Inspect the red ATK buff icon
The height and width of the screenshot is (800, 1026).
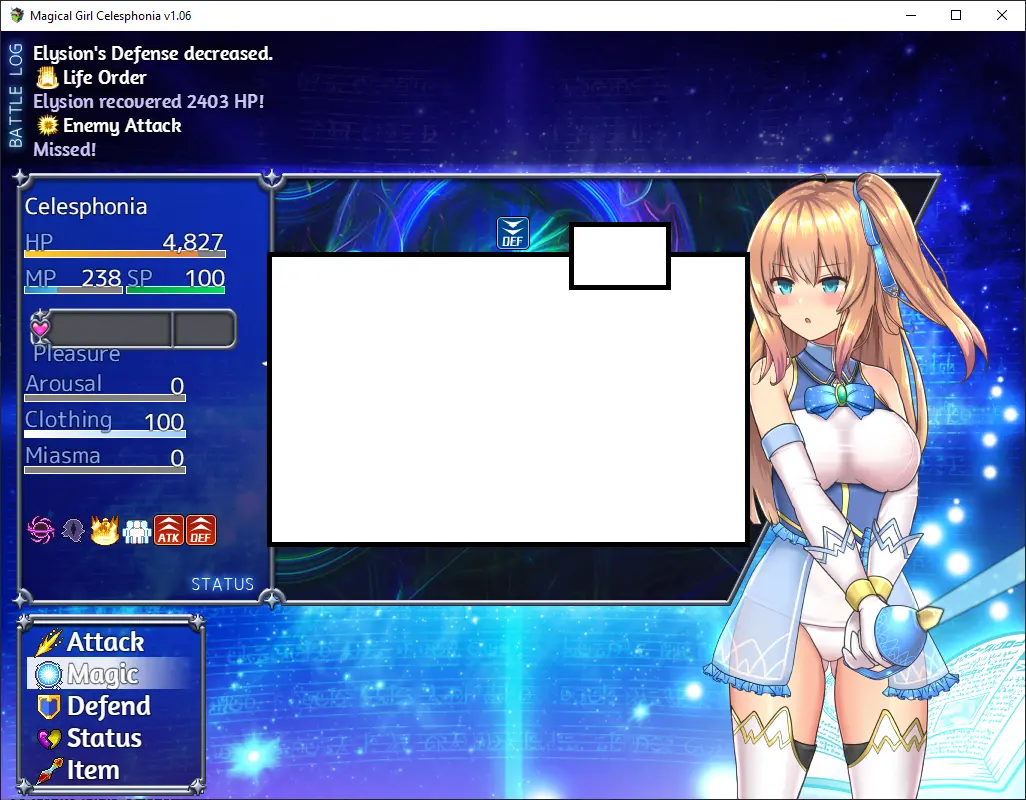pos(168,530)
